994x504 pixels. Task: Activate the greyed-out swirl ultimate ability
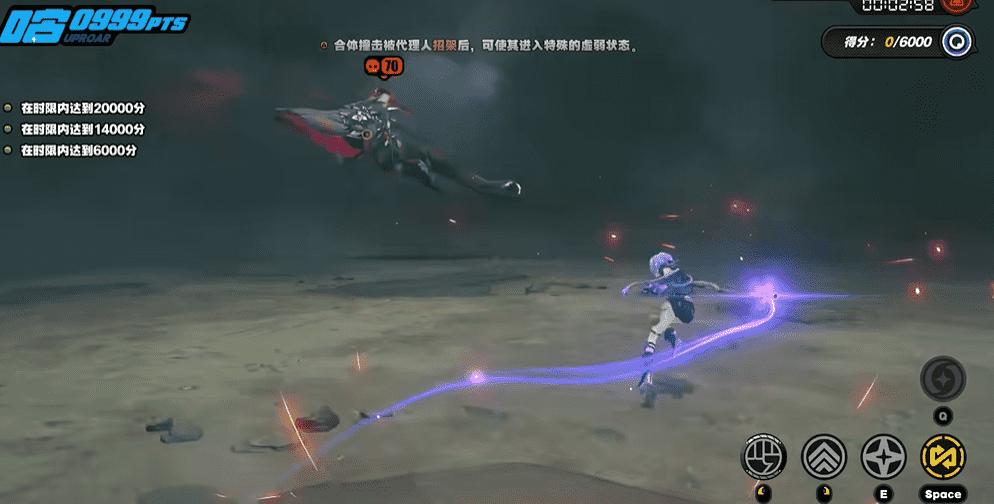[x=943, y=378]
